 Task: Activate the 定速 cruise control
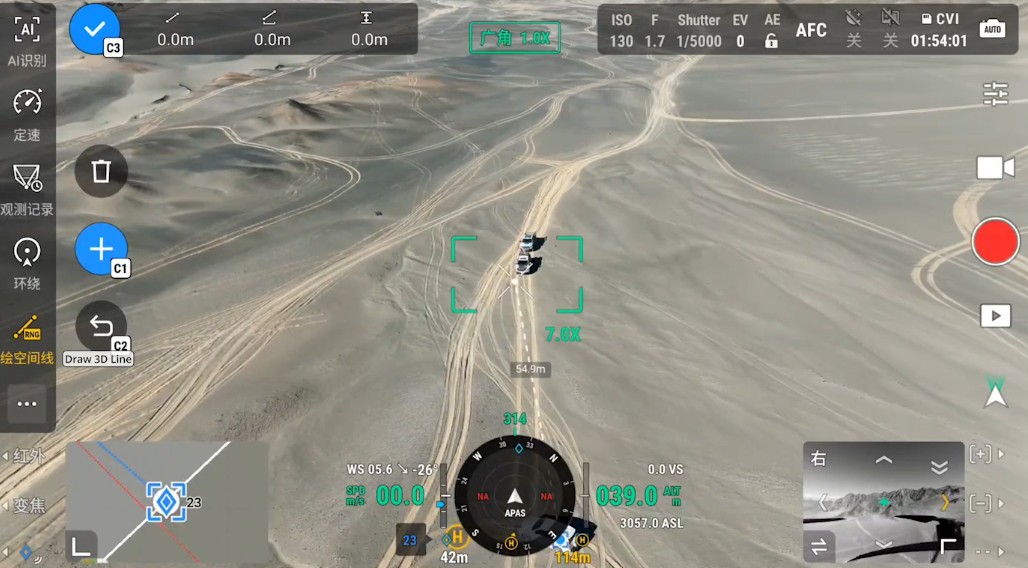27,112
